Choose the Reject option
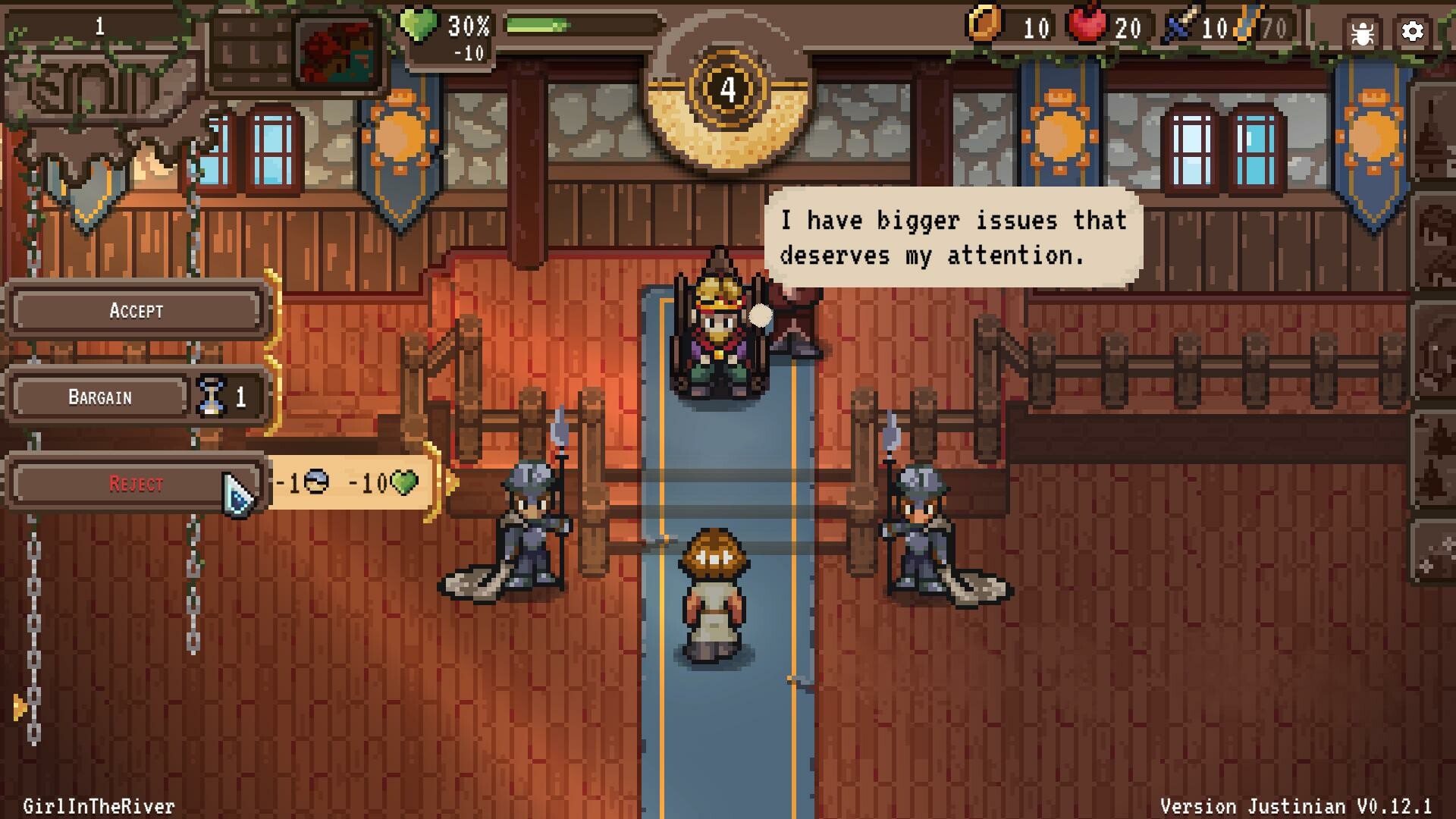Image resolution: width=1456 pixels, height=819 pixels. [x=135, y=483]
